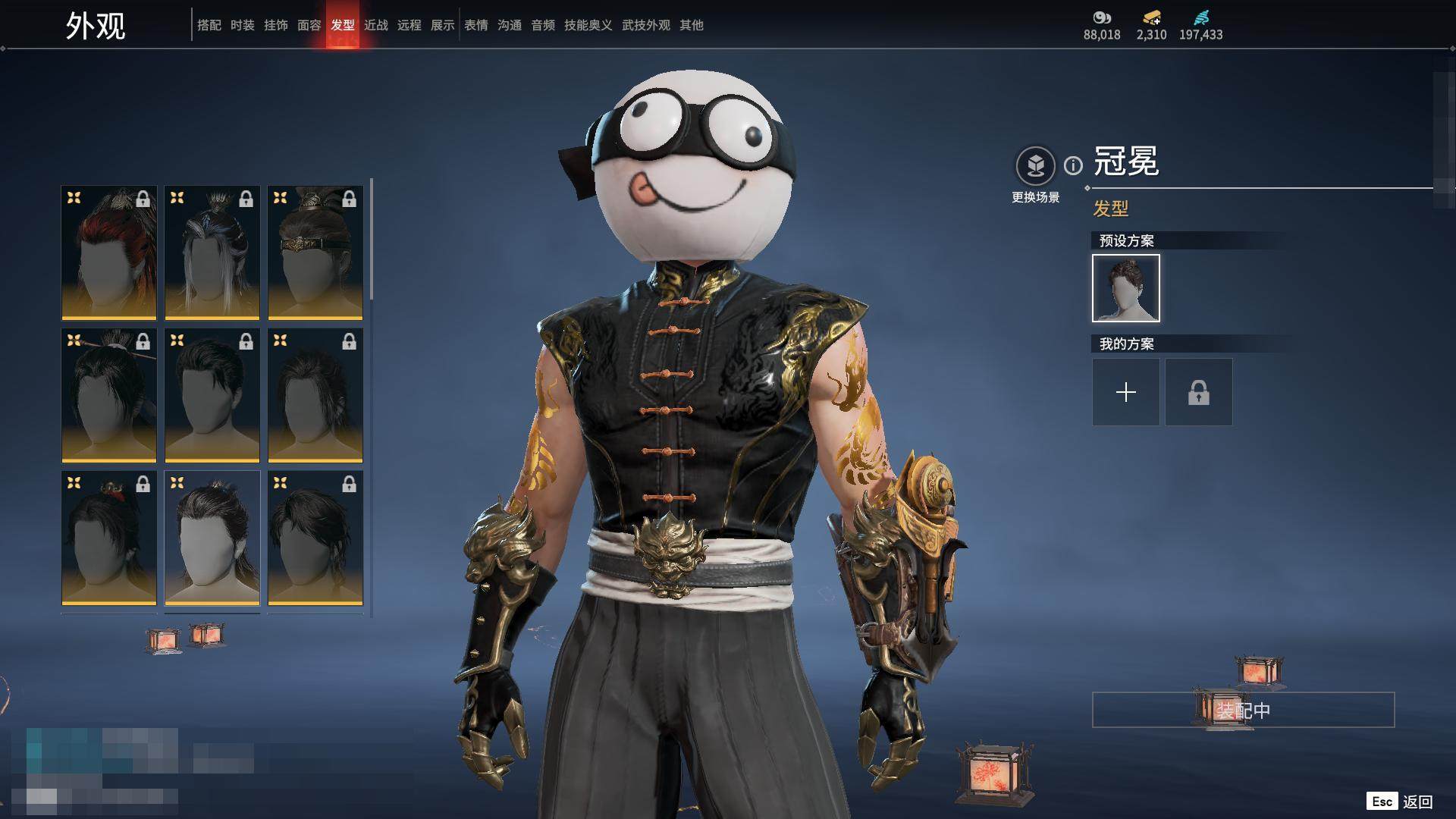Open the 近战 melee tab
The width and height of the screenshot is (1456, 819).
375,25
